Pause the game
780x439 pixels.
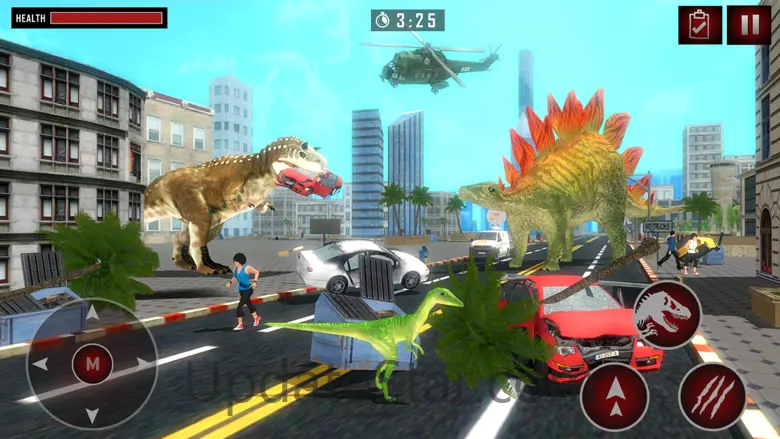(x=748, y=25)
